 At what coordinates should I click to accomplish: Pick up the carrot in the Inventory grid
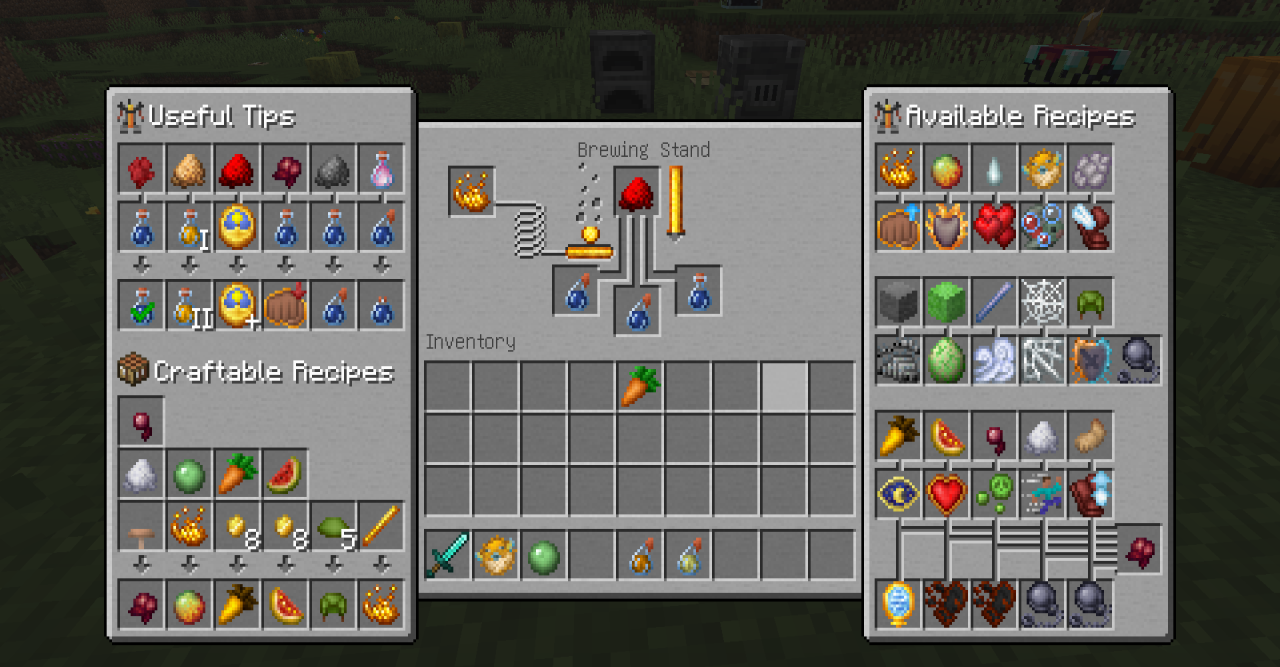click(x=640, y=386)
